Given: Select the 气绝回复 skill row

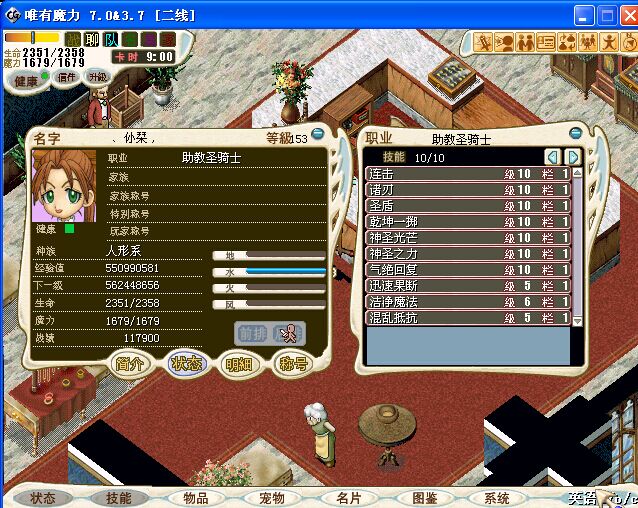Looking at the screenshot, I should 469,270.
